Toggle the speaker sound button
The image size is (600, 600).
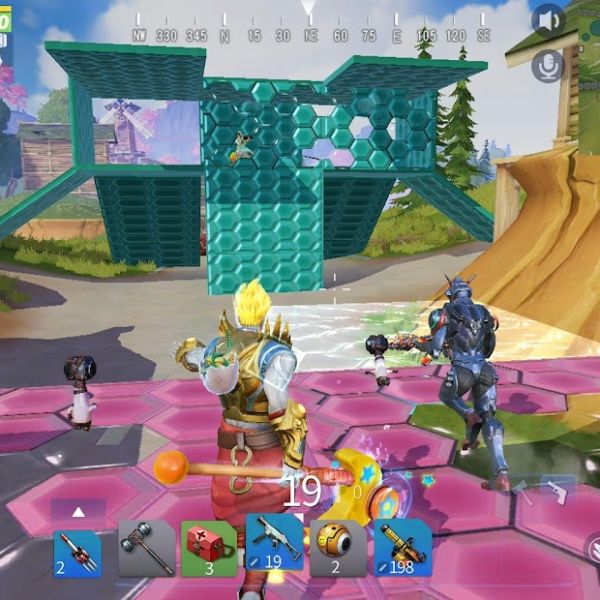click(547, 19)
